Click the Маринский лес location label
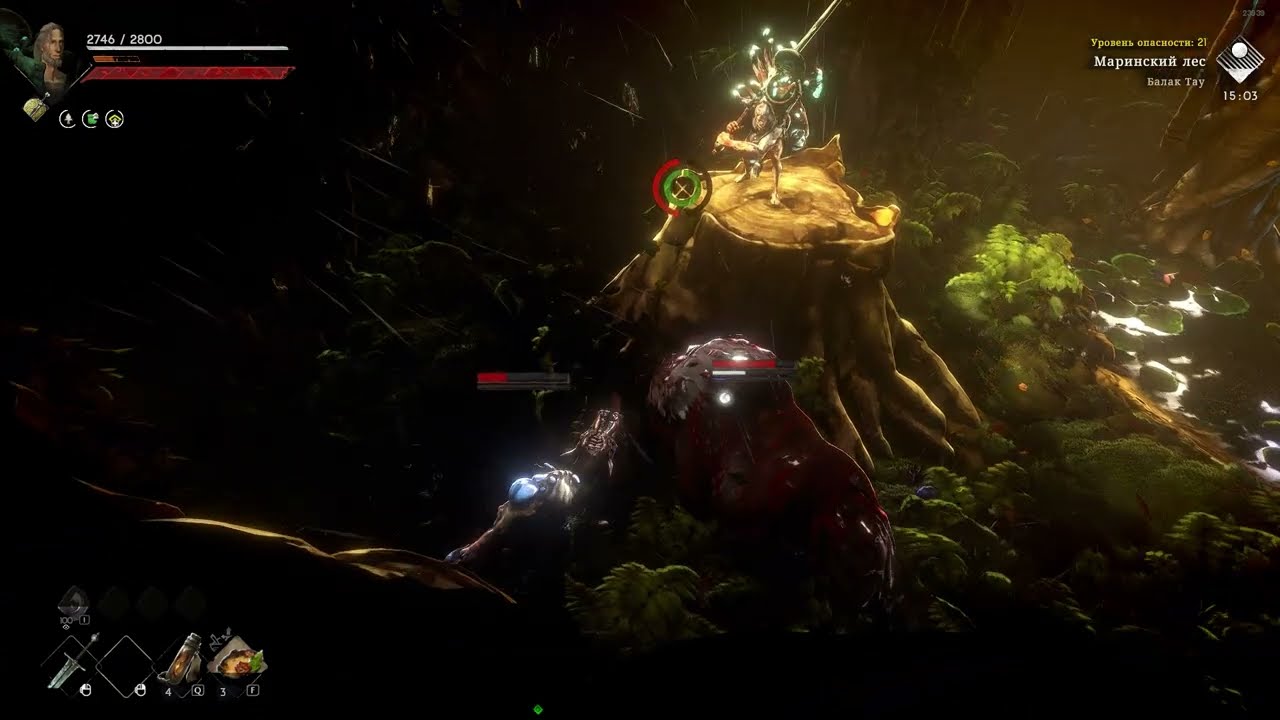Screen dimensions: 1280x720 (x=1149, y=62)
